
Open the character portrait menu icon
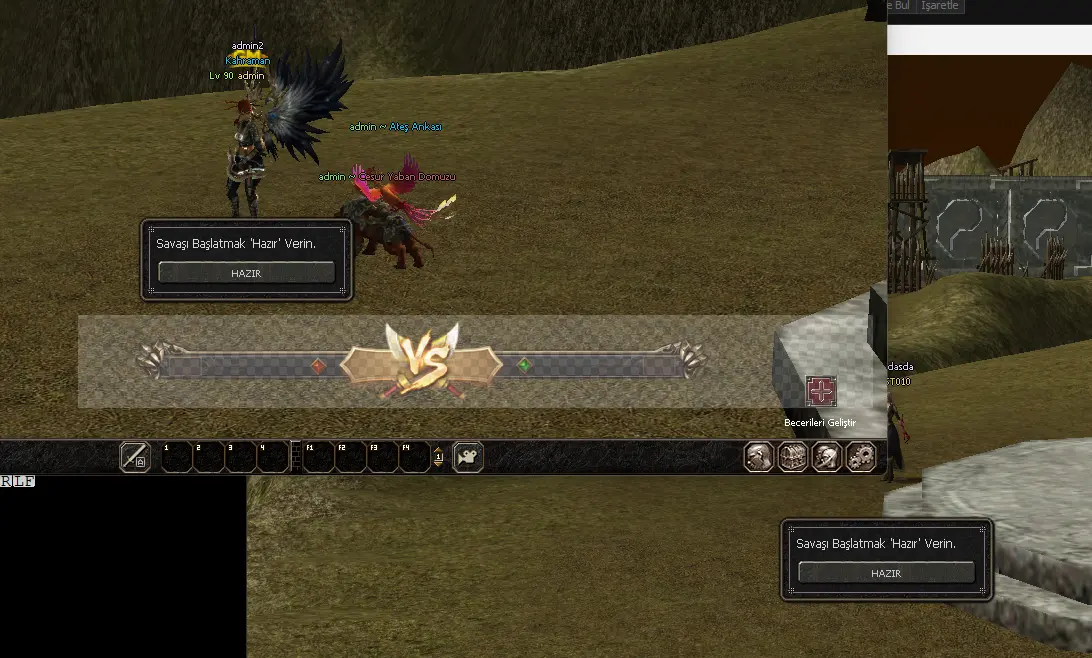[758, 457]
